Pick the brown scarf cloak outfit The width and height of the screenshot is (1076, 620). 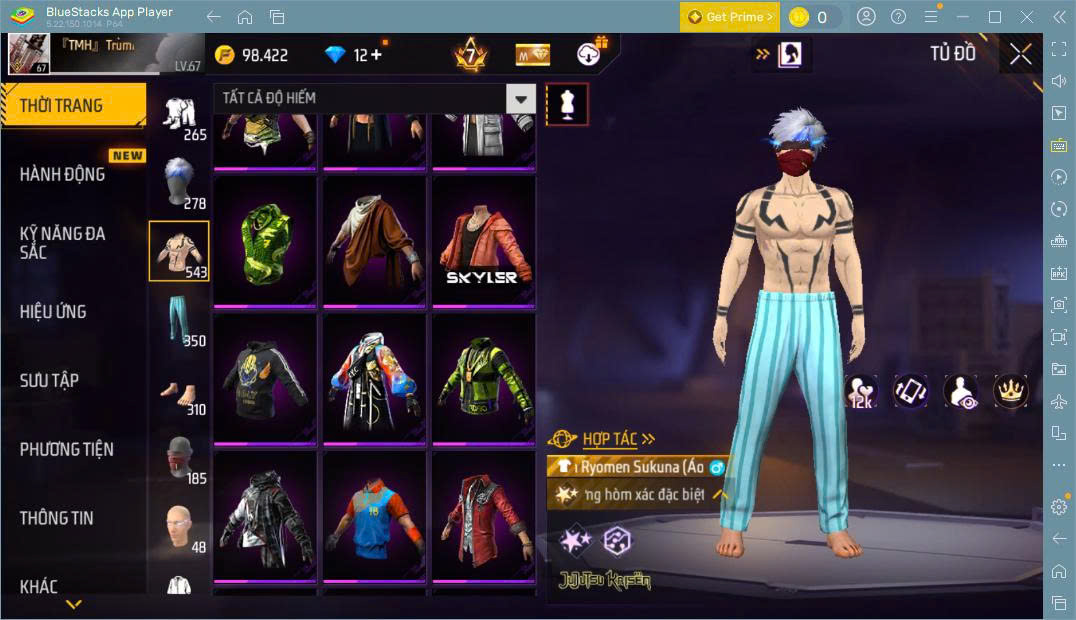374,243
